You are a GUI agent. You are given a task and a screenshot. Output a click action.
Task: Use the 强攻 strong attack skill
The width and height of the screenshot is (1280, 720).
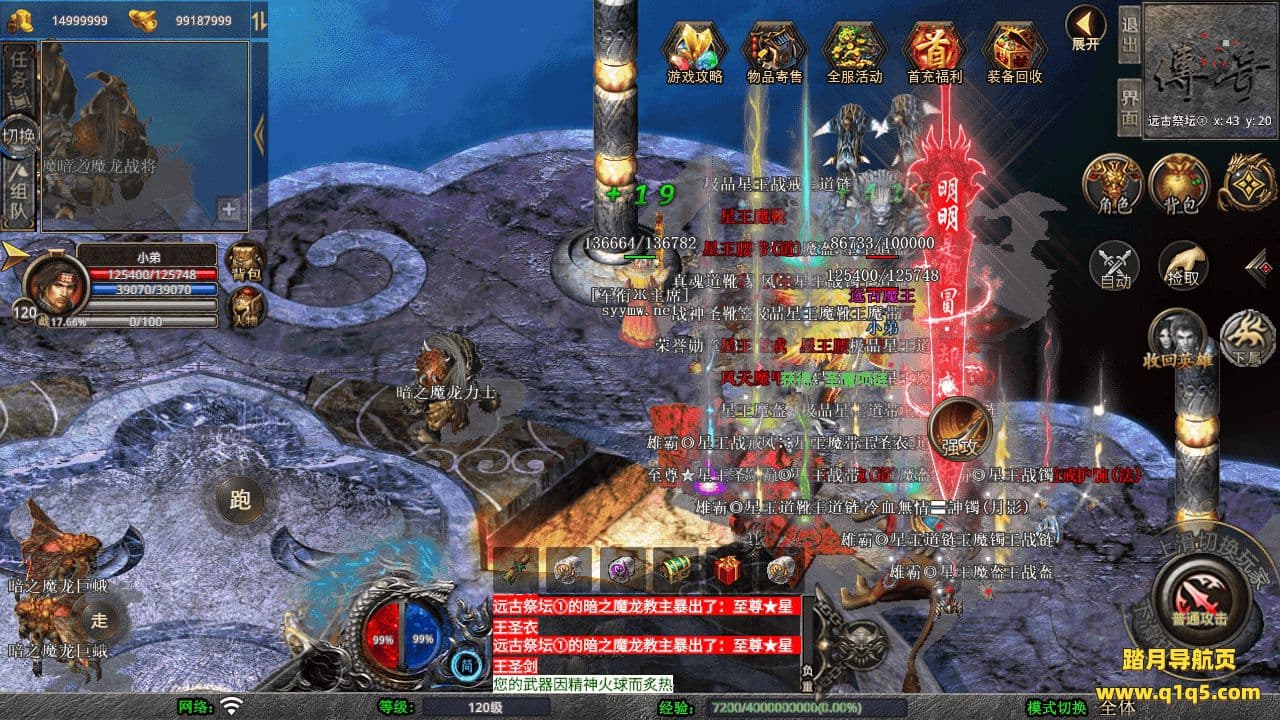click(960, 430)
